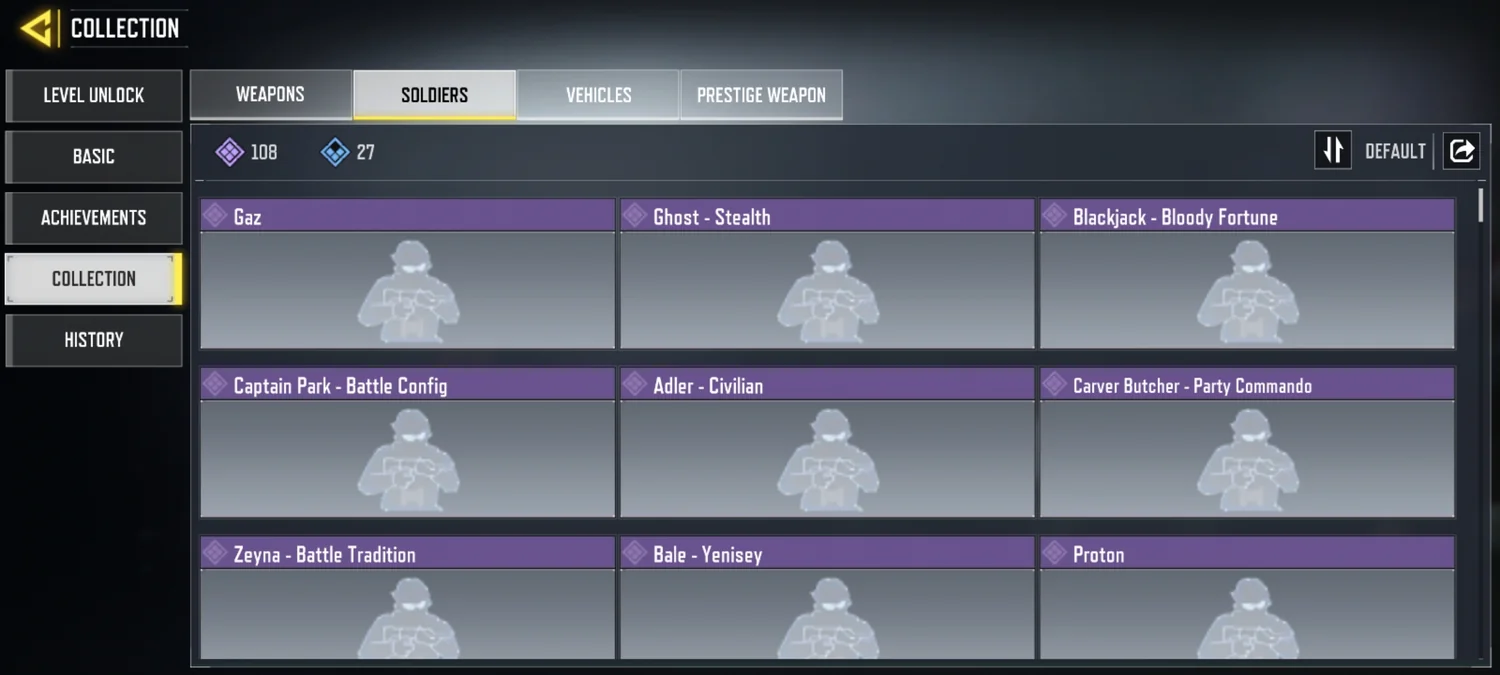Switch to the Weapons tab
Screen dimensions: 1500x675
point(270,95)
